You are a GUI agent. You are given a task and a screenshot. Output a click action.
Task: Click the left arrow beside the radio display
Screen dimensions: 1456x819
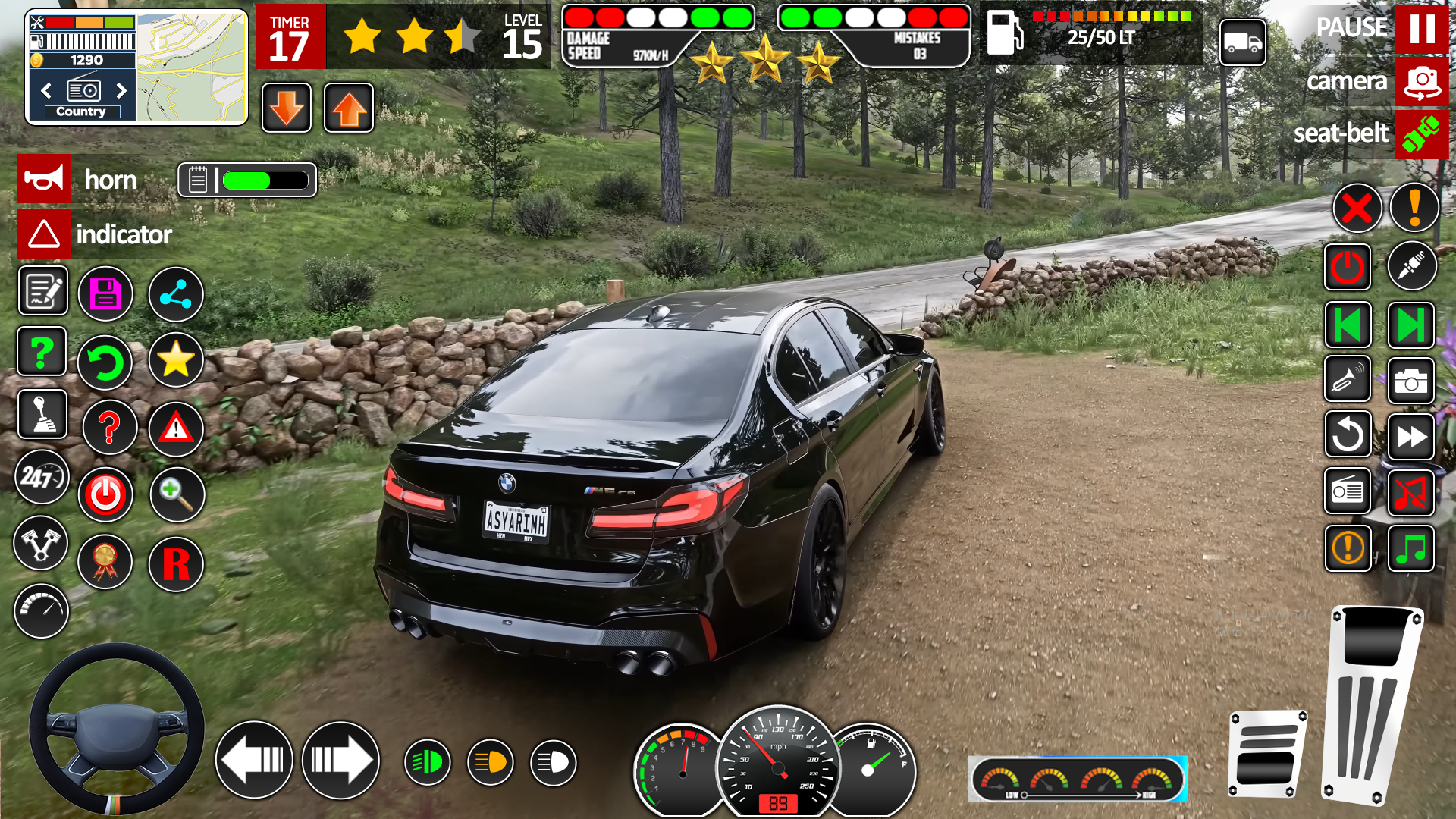tap(47, 90)
